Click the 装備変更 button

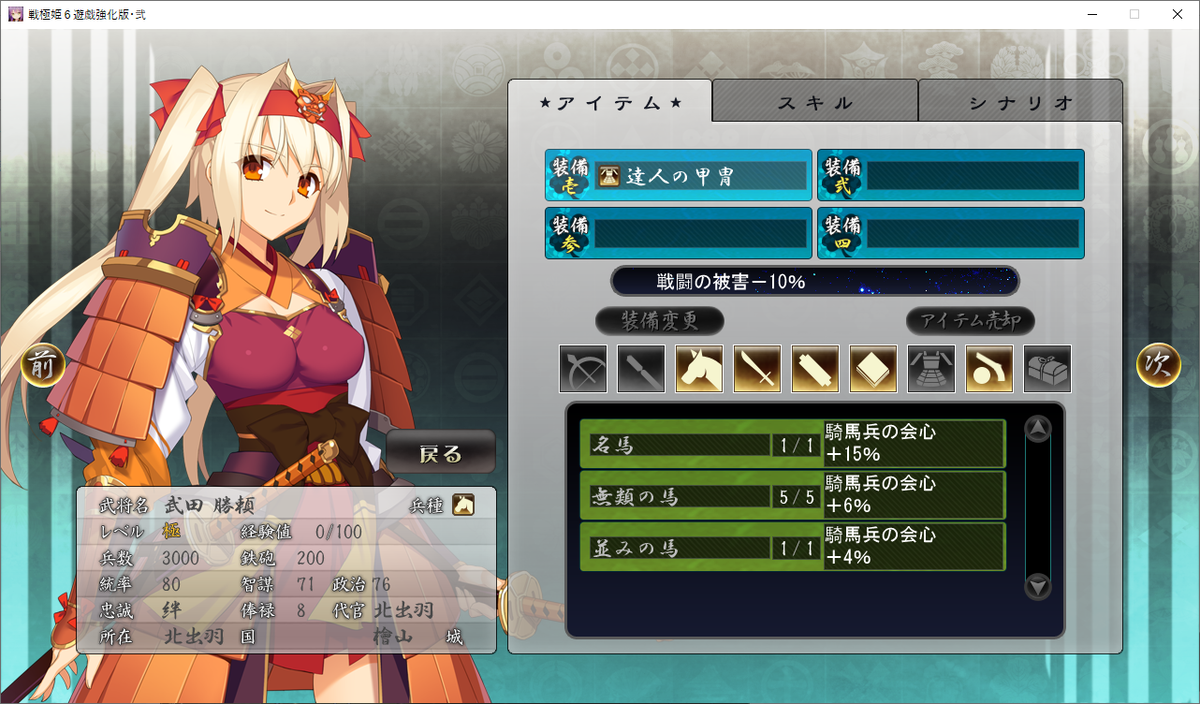click(659, 321)
